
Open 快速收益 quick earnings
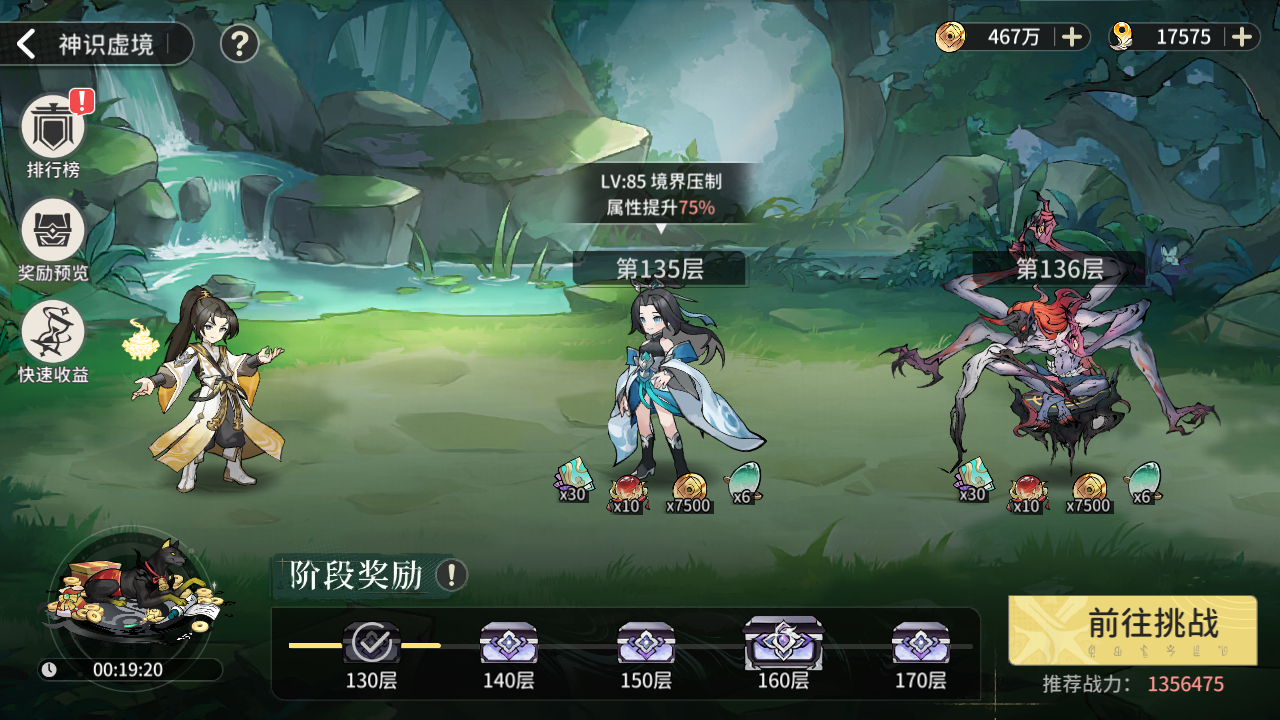(x=53, y=333)
